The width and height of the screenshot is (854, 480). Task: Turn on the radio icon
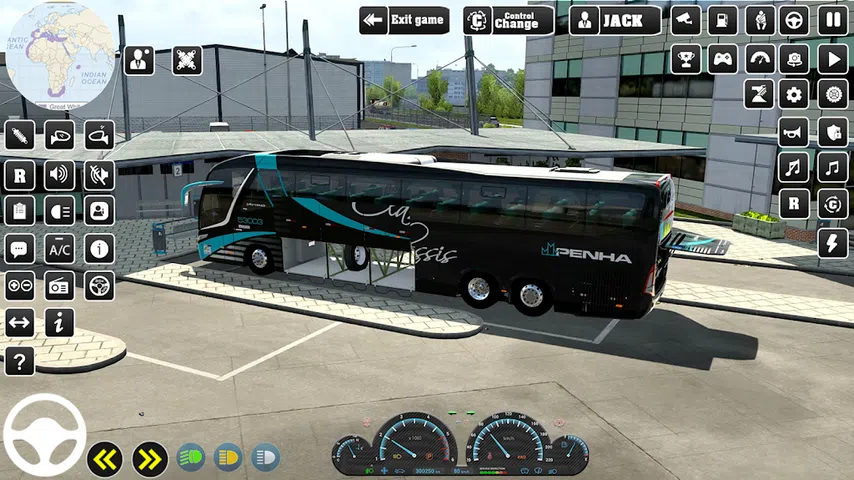pyautogui.click(x=59, y=286)
